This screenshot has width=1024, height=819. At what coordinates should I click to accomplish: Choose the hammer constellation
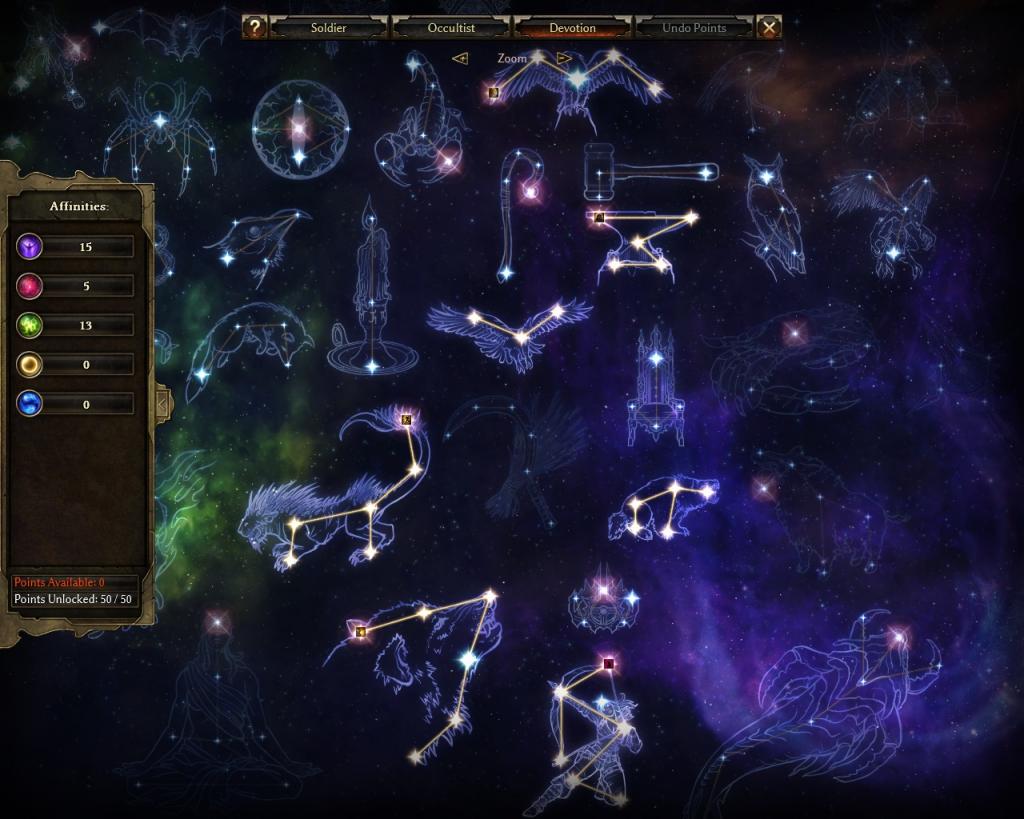coord(640,170)
